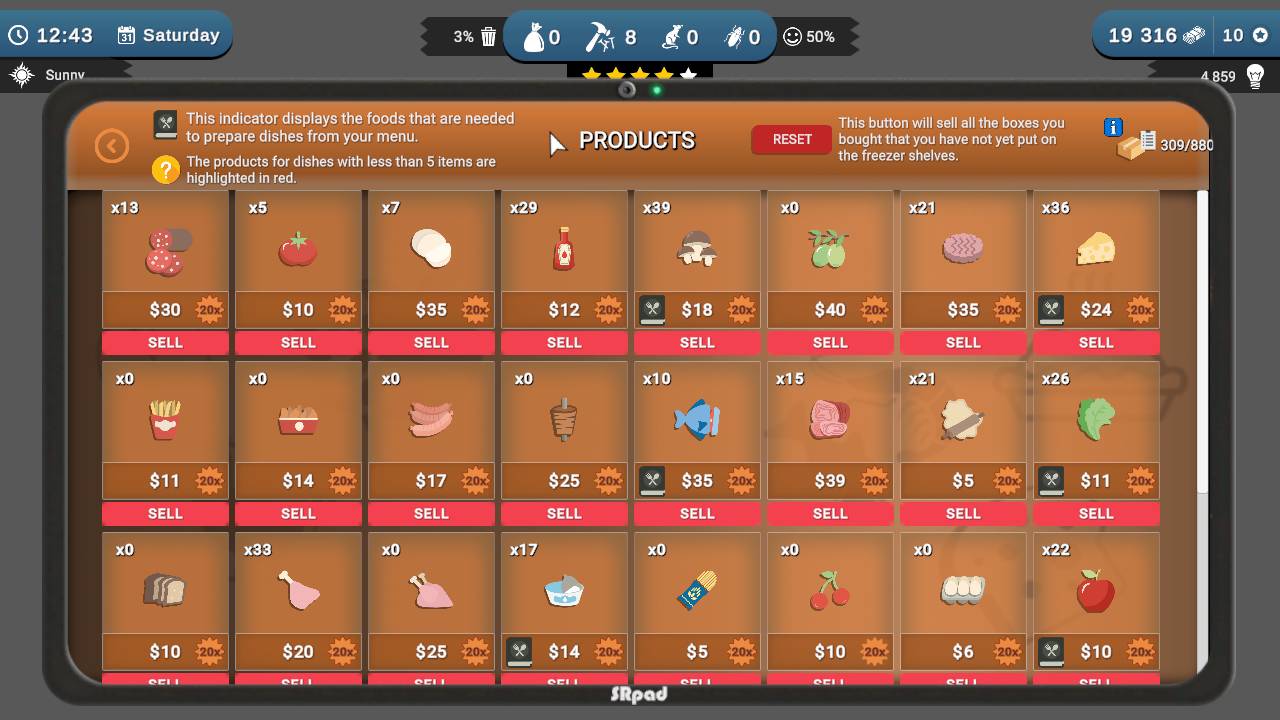The width and height of the screenshot is (1280, 720).
Task: Toggle 20x bulk sell on ketchup
Action: click(x=607, y=310)
